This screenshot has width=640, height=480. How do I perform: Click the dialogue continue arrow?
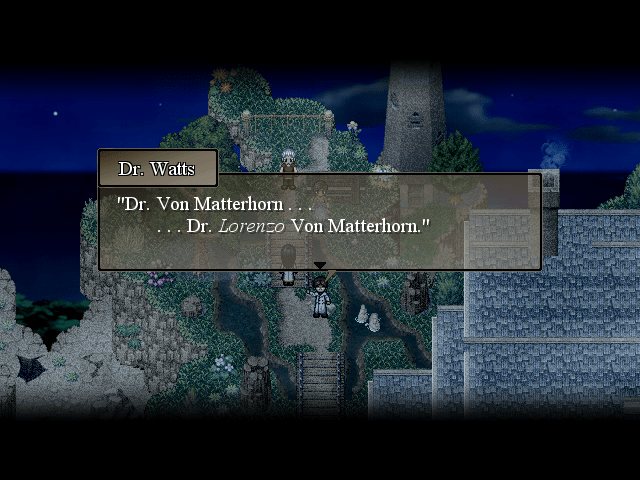coord(320,265)
